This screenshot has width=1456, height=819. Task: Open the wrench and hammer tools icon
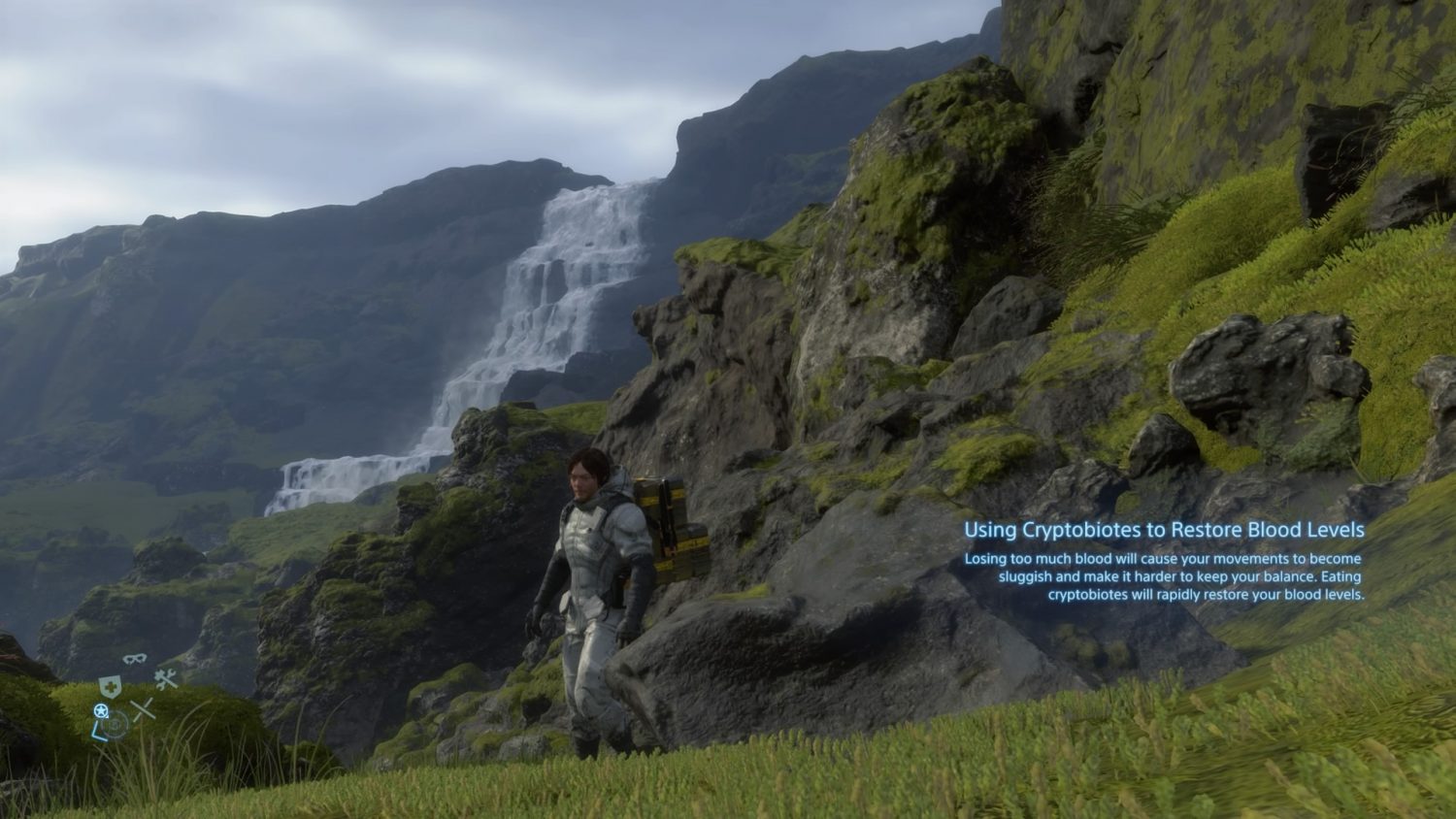tap(166, 678)
